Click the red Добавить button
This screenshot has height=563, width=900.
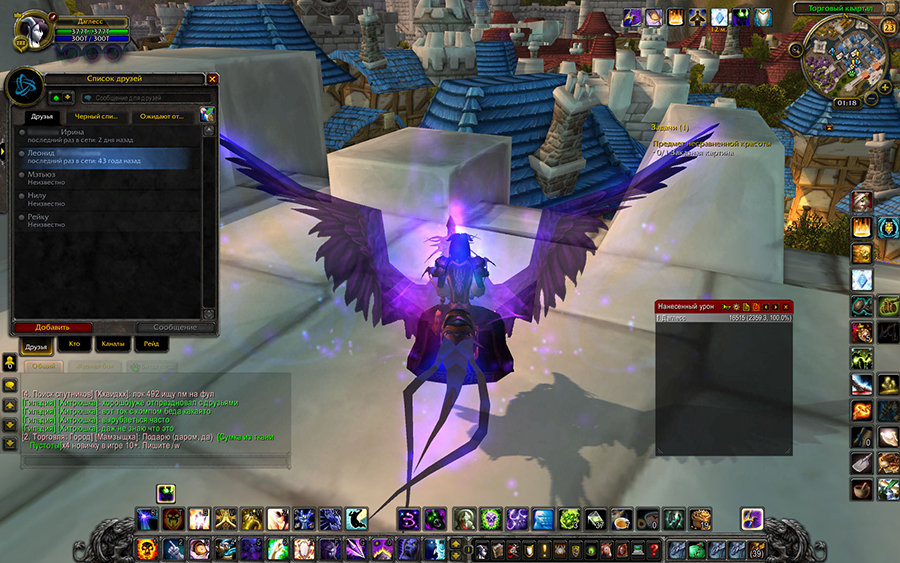[x=51, y=327]
